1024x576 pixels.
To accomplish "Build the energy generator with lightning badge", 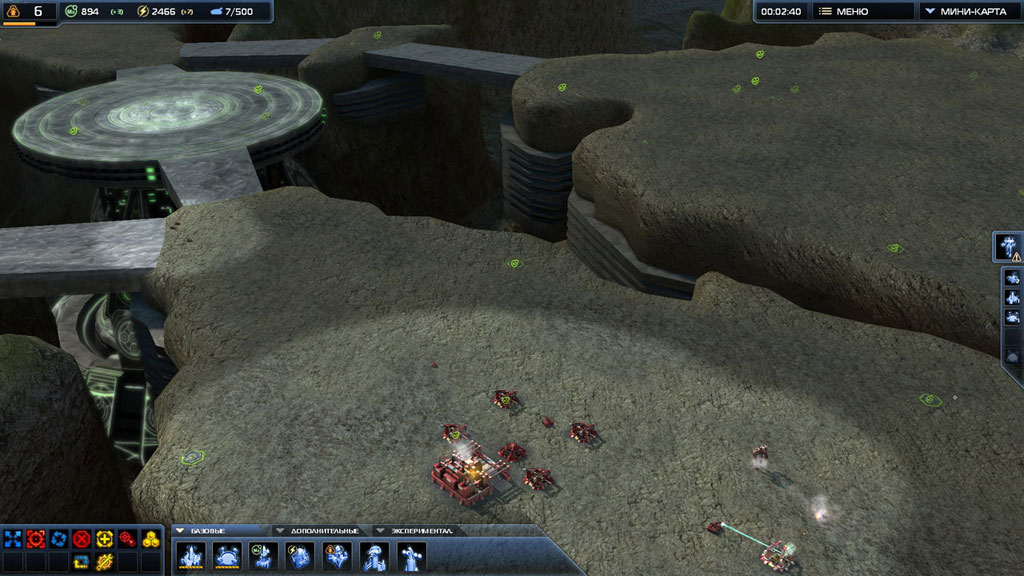I will 300,556.
